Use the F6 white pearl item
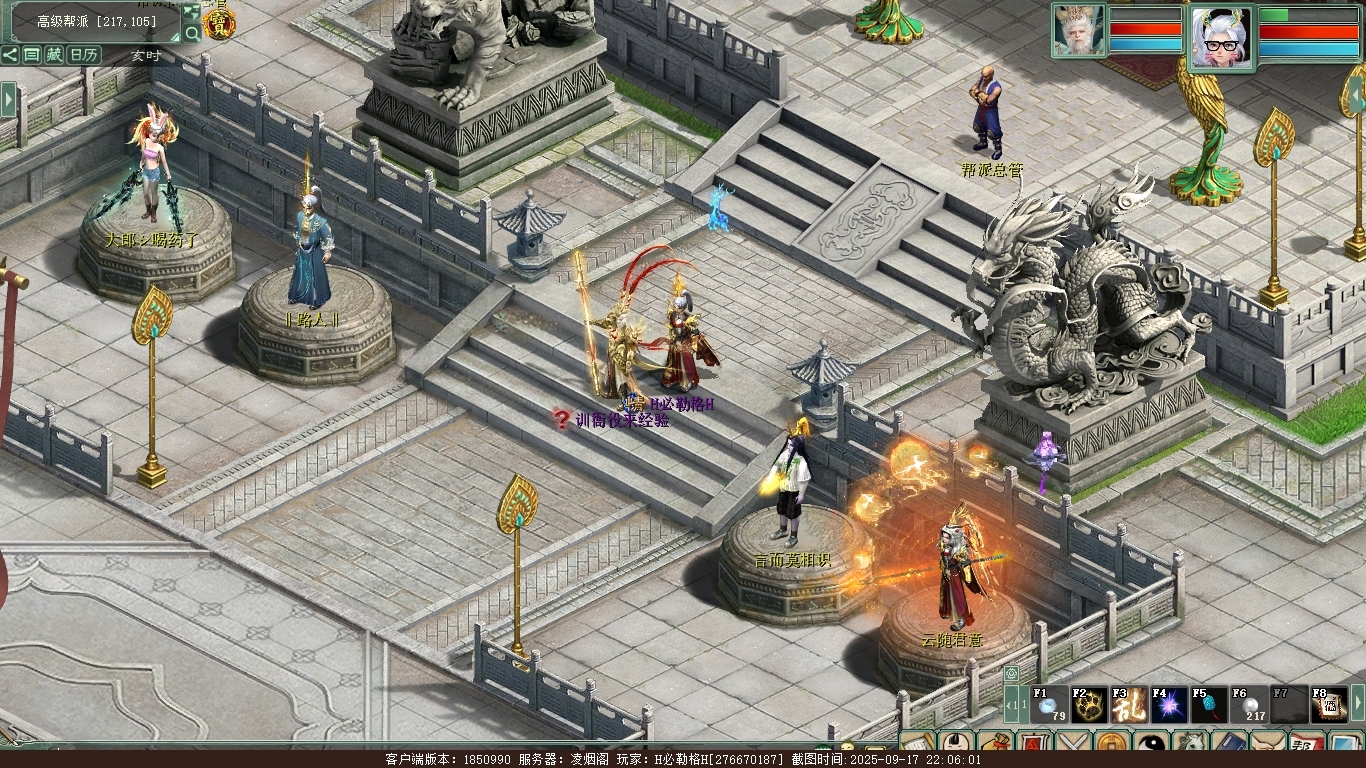Image resolution: width=1366 pixels, height=768 pixels. tap(1249, 705)
